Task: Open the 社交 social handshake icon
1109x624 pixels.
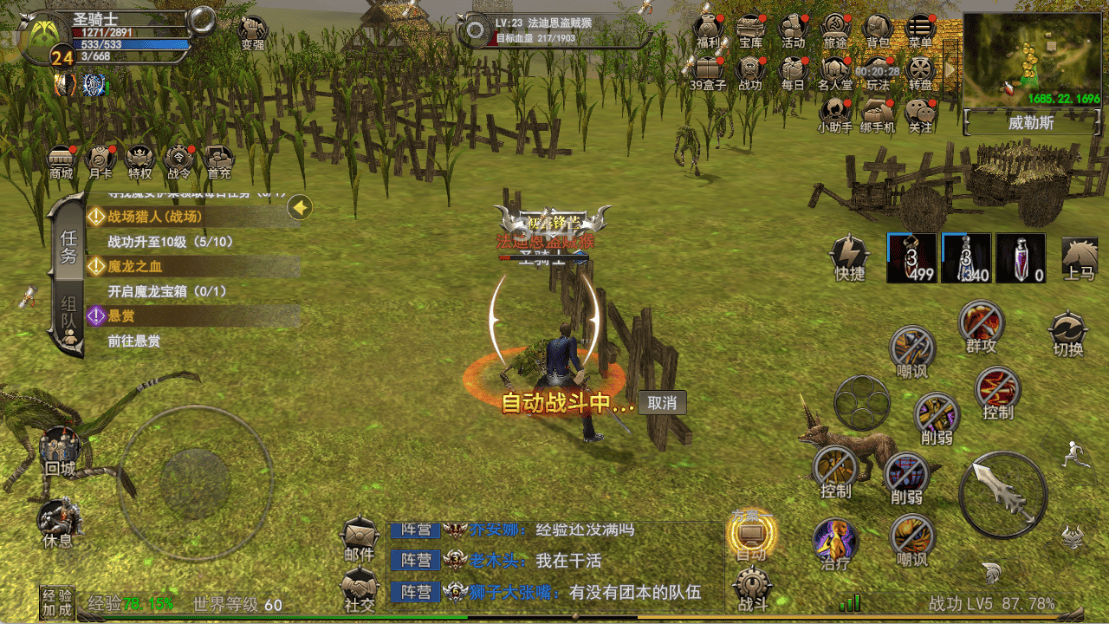Action: tap(359, 589)
